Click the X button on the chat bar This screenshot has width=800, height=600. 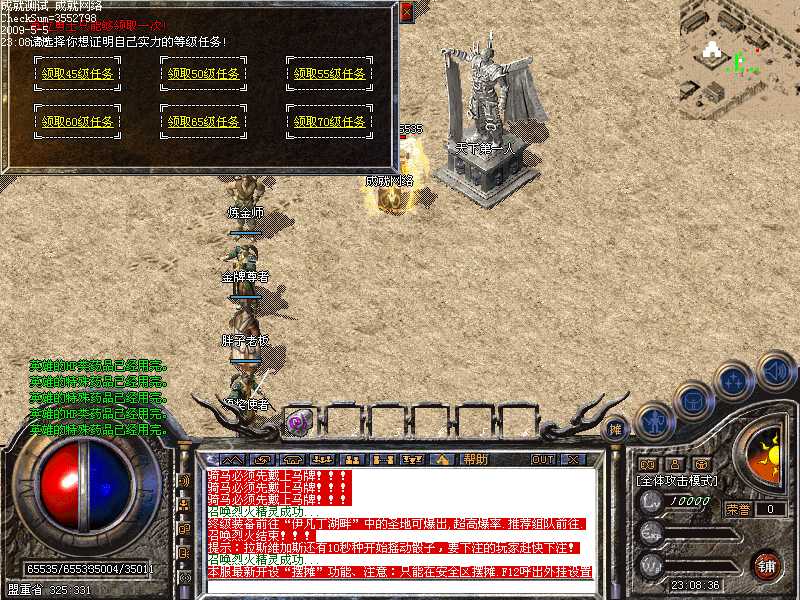coord(574,459)
